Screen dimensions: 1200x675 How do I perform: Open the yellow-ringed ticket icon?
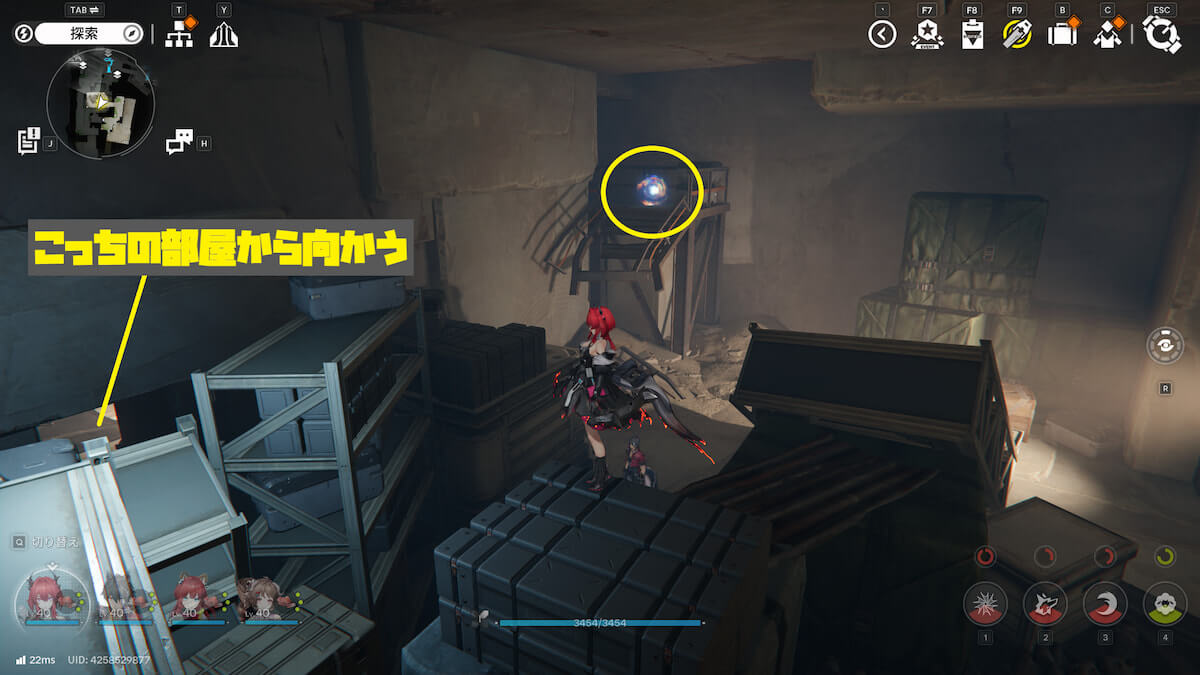click(1016, 35)
